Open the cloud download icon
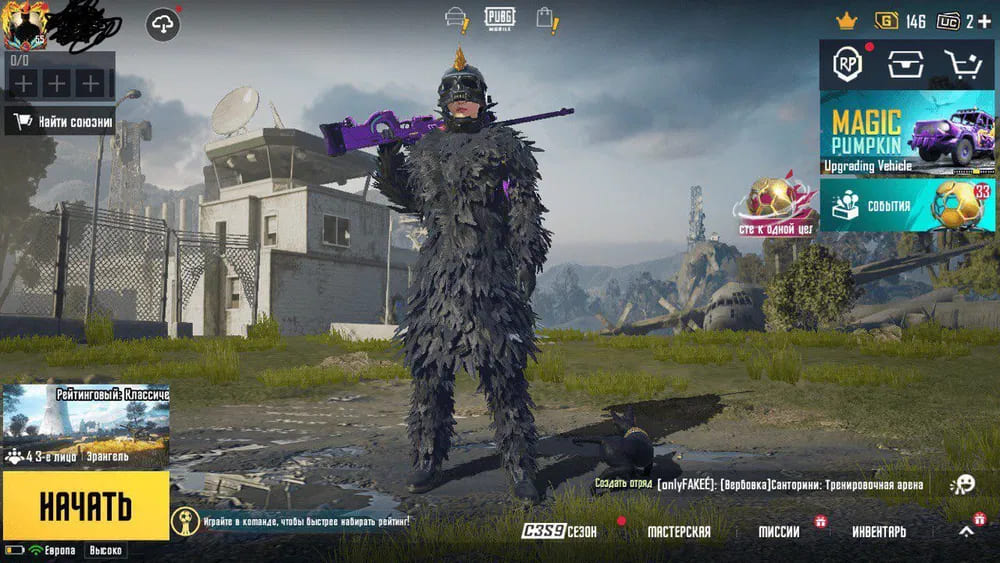The image size is (1000, 563). click(163, 25)
